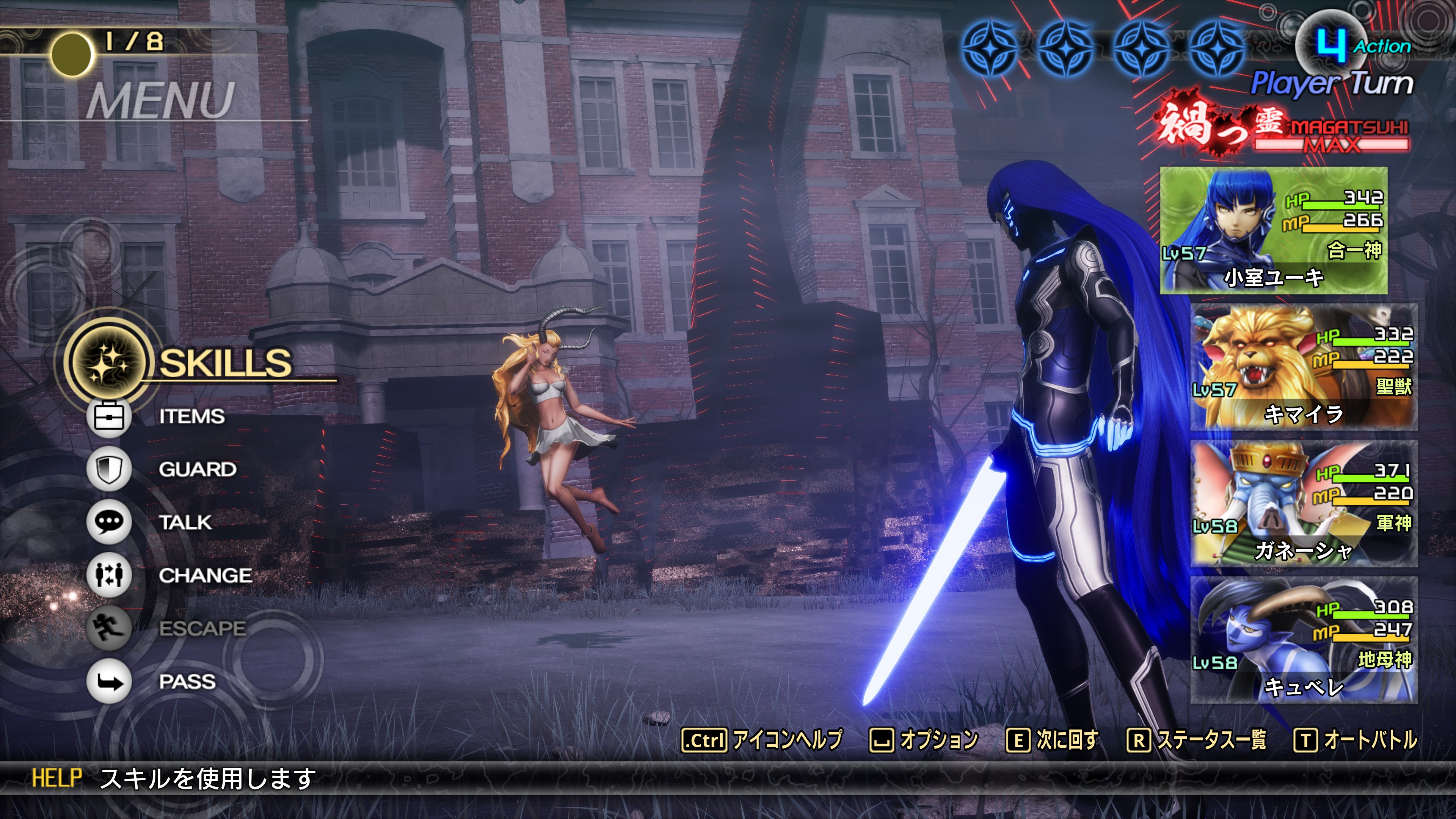Select the SKILLS command

pos(224,362)
